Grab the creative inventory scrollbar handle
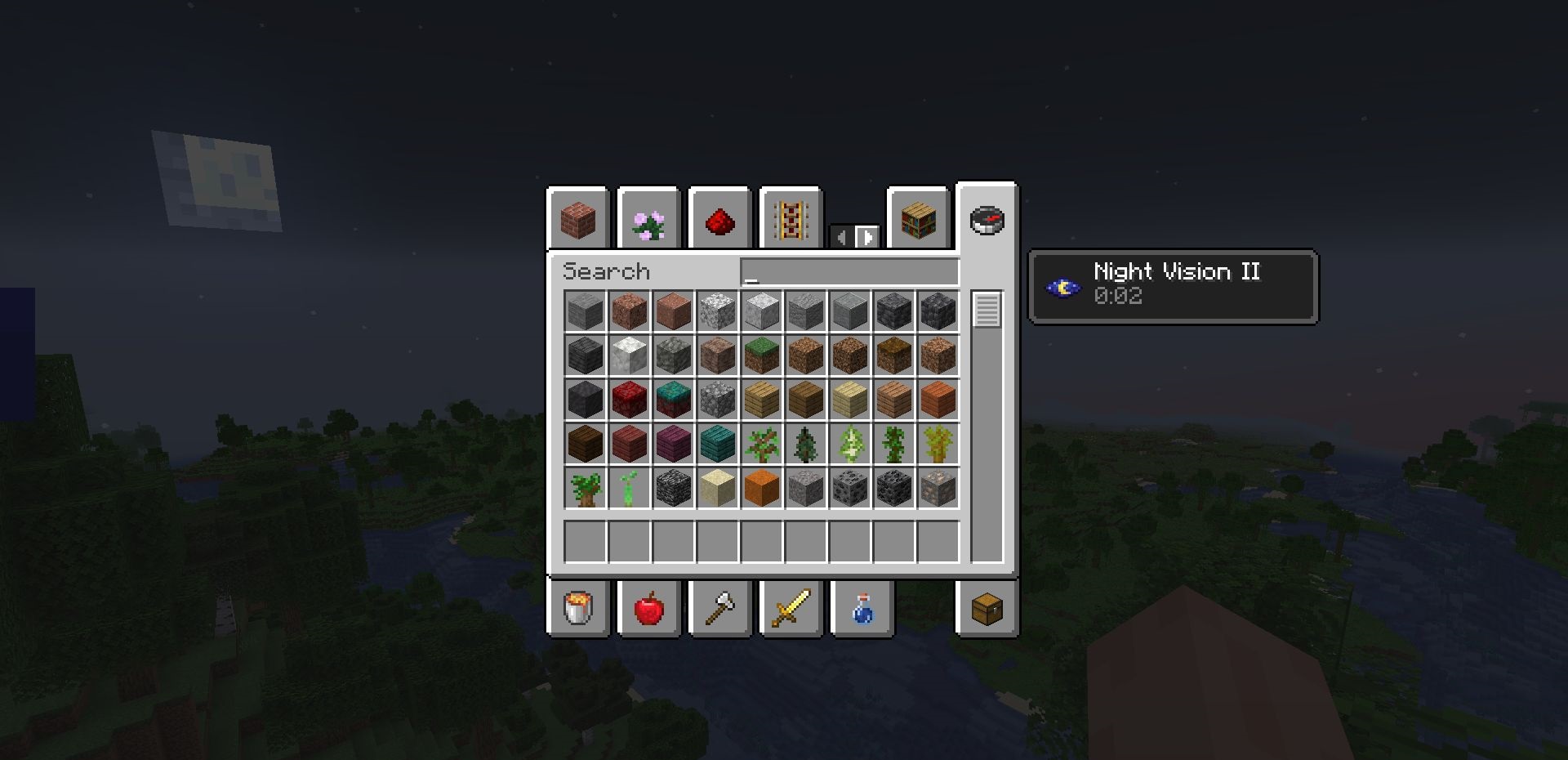1568x760 pixels. pyautogui.click(x=987, y=310)
